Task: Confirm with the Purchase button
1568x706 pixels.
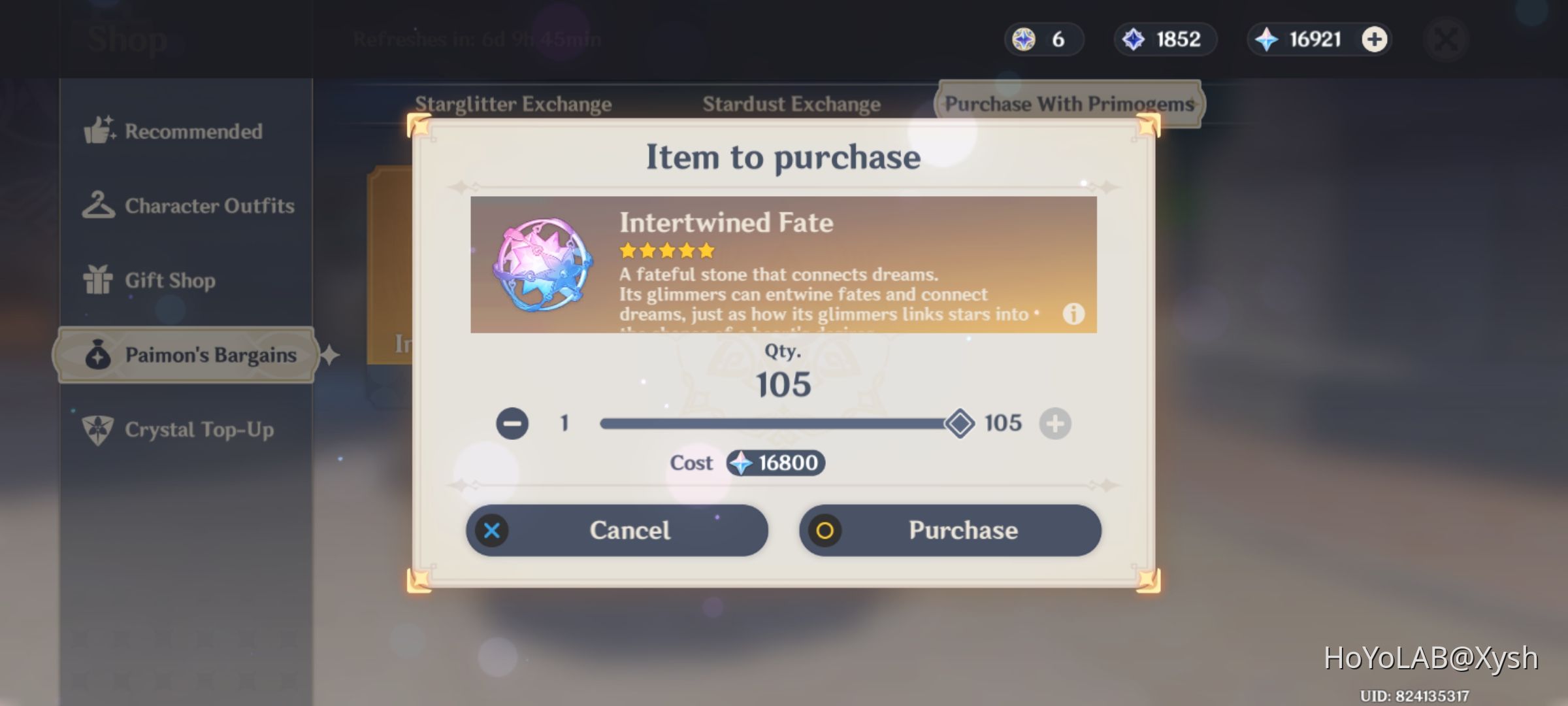Action: [949, 531]
